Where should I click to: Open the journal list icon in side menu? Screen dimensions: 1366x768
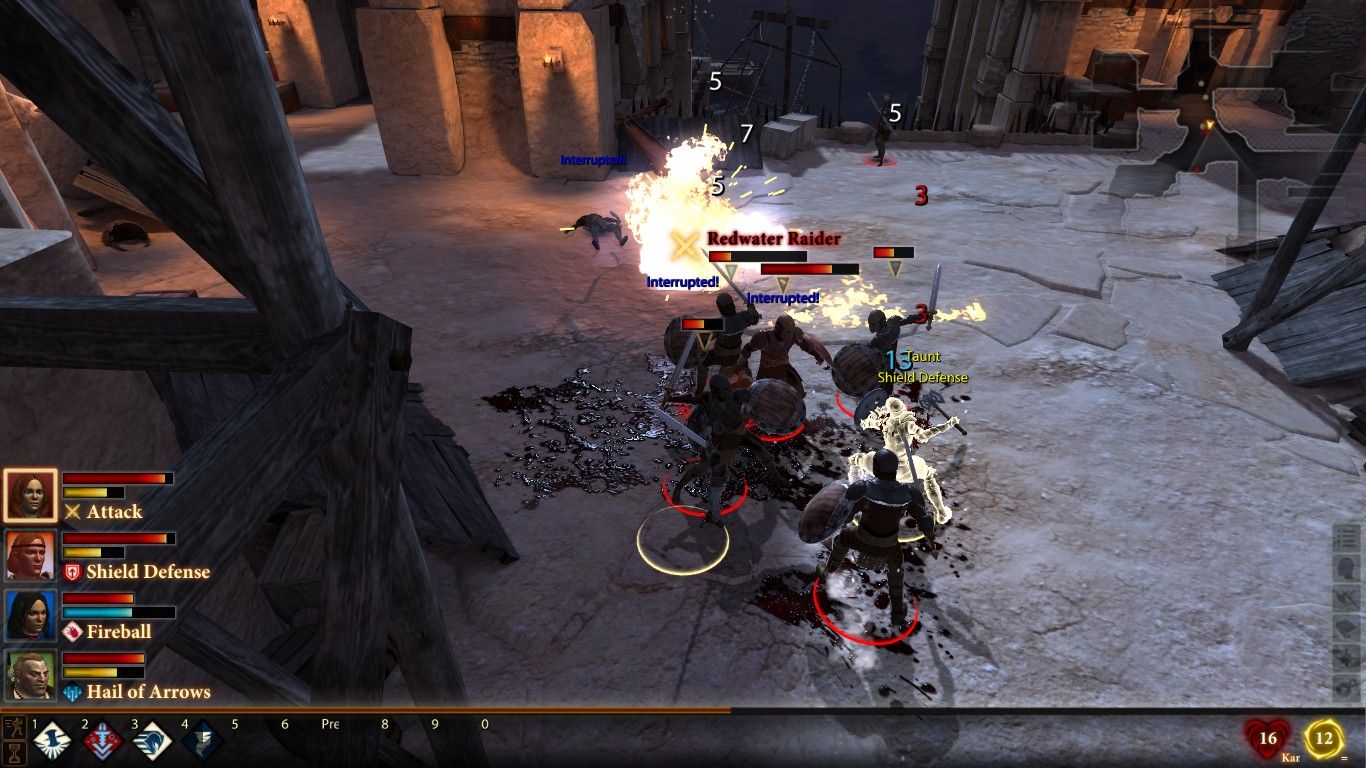pyautogui.click(x=1346, y=538)
